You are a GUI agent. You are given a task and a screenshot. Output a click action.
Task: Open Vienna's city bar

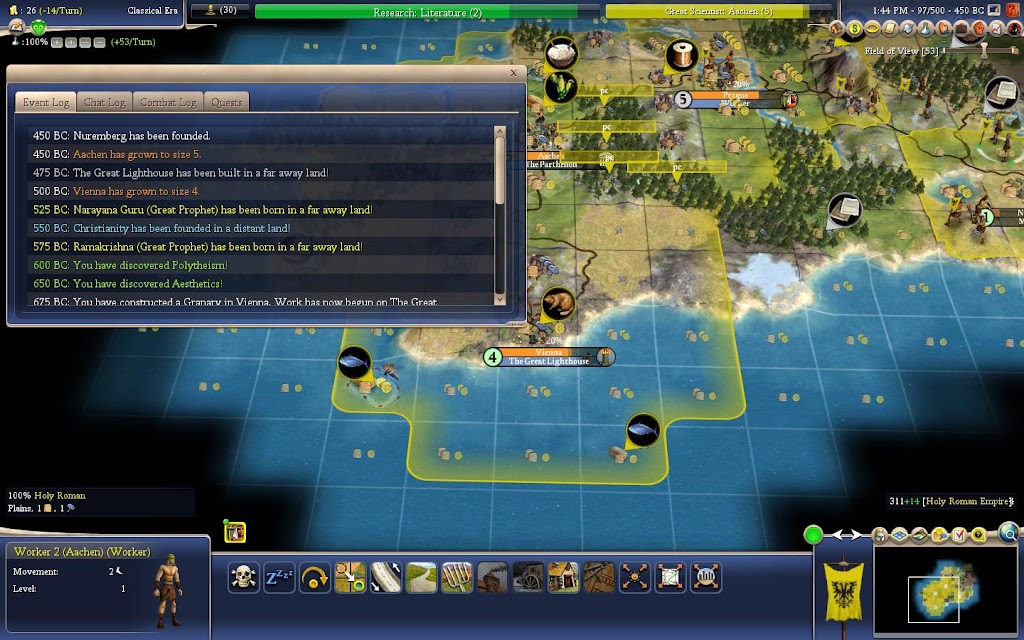click(x=549, y=357)
